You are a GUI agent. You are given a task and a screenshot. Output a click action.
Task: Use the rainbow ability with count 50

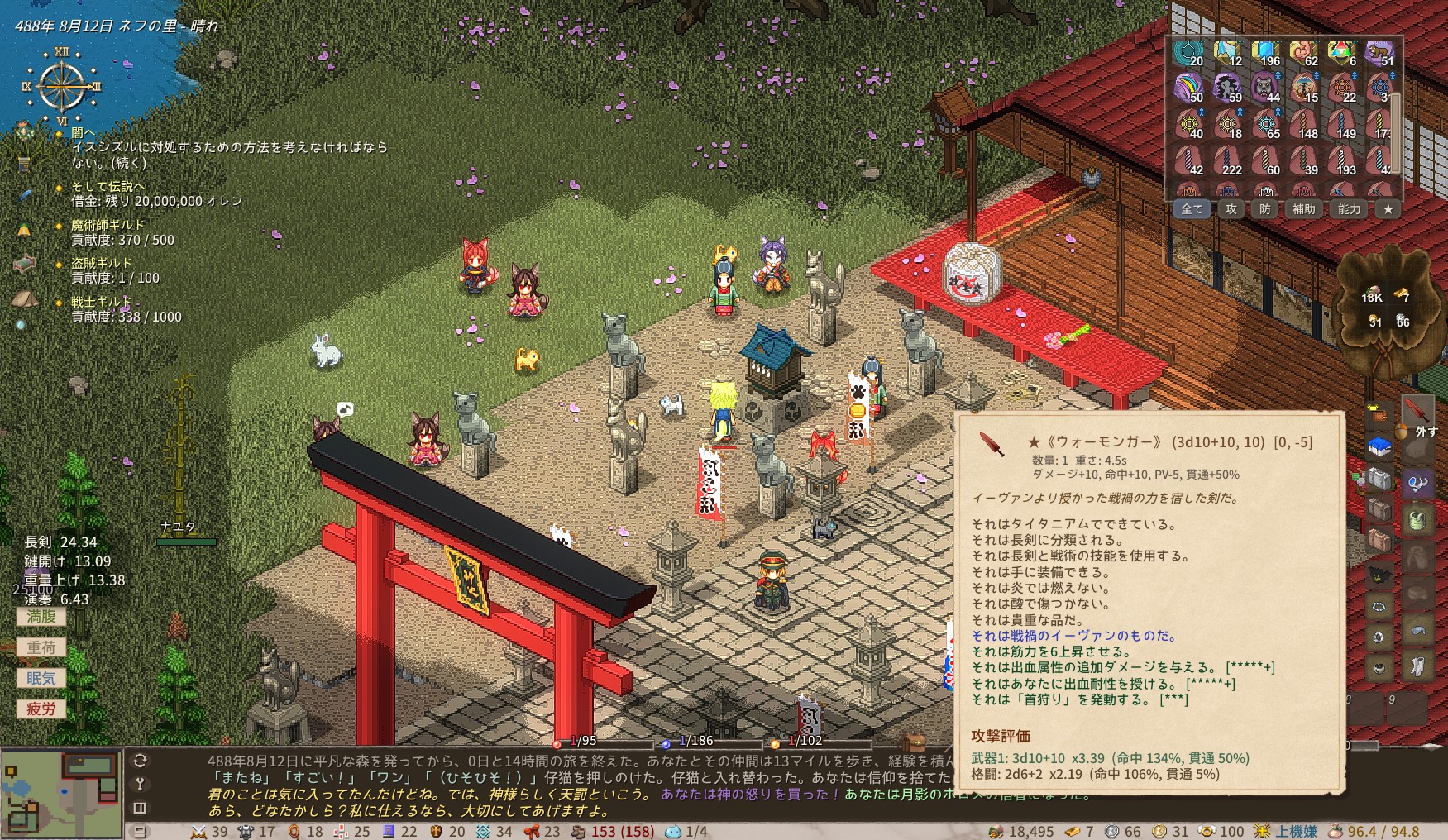click(1189, 88)
